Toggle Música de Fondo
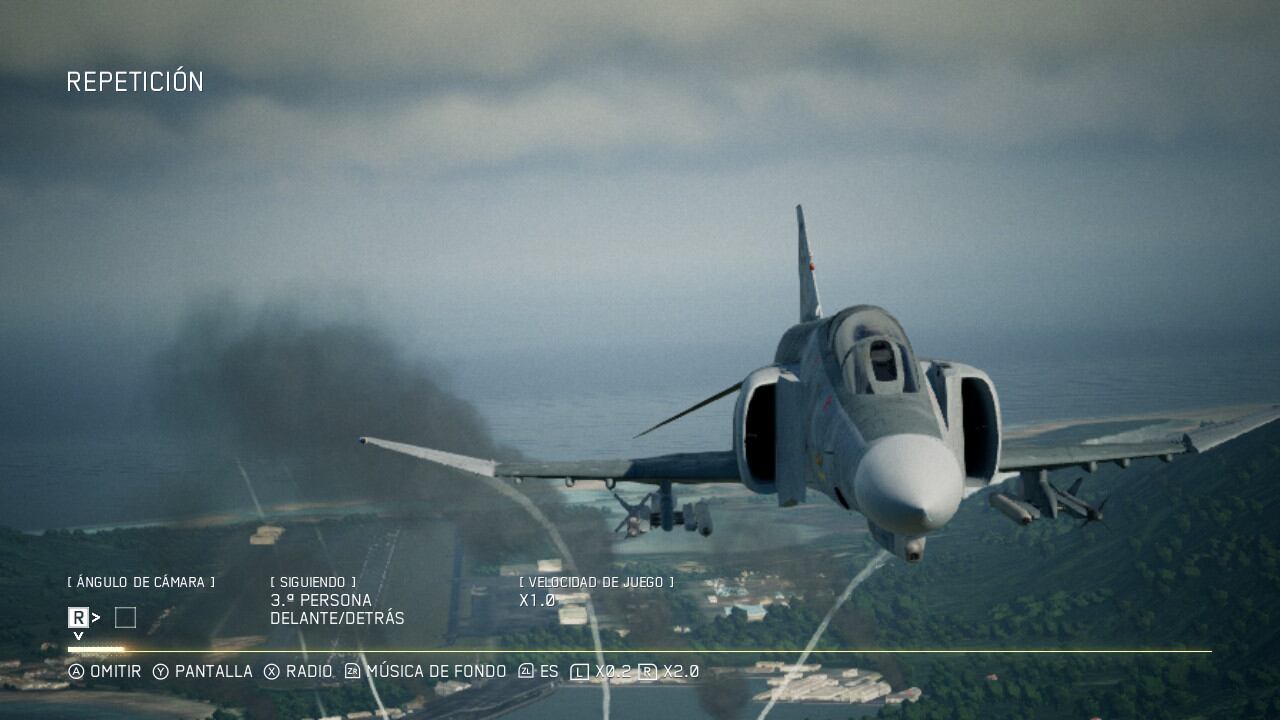 click(426, 671)
